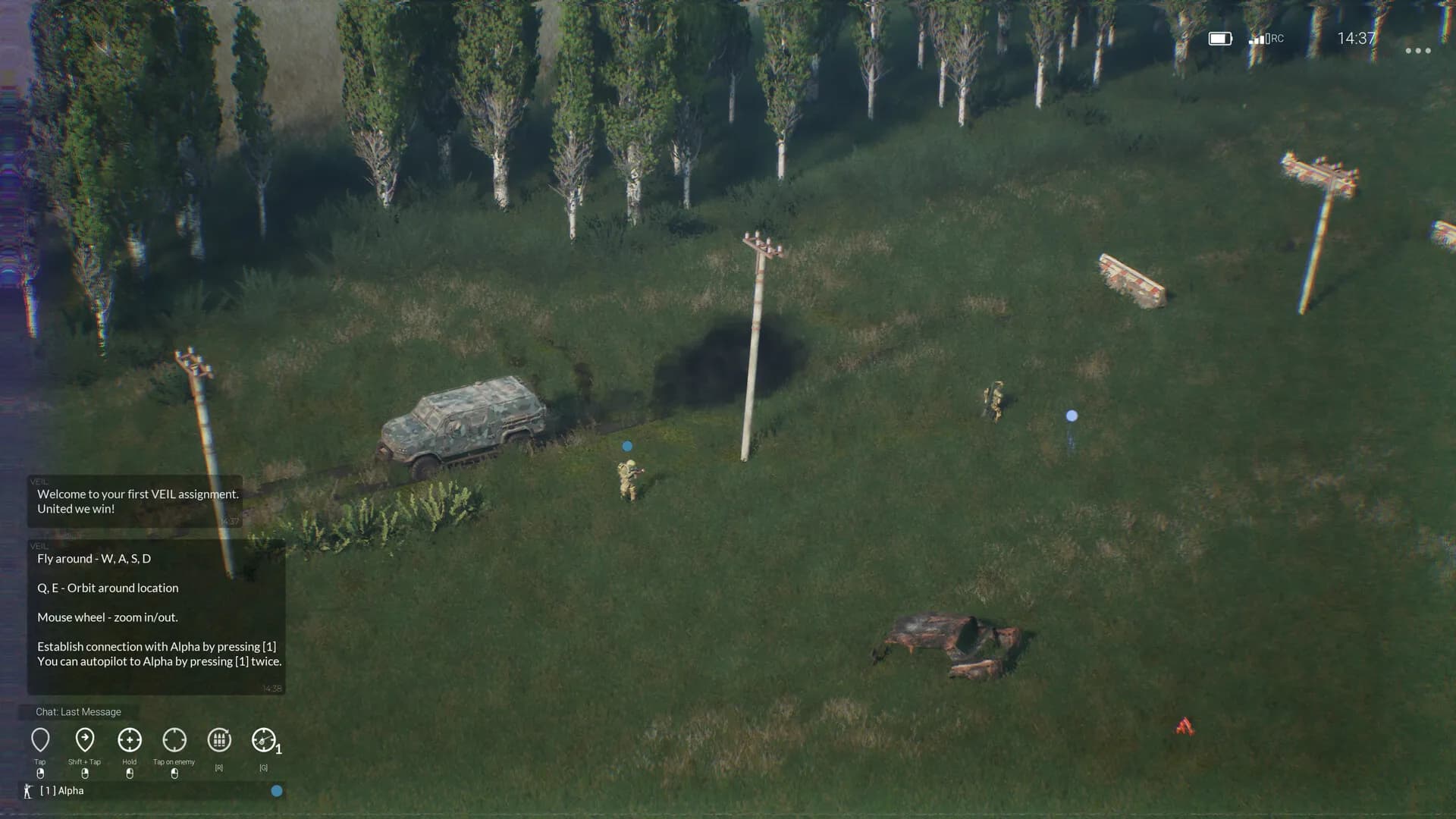1456x819 pixels.
Task: Click the red marker in the grass
Action: pos(1184,726)
